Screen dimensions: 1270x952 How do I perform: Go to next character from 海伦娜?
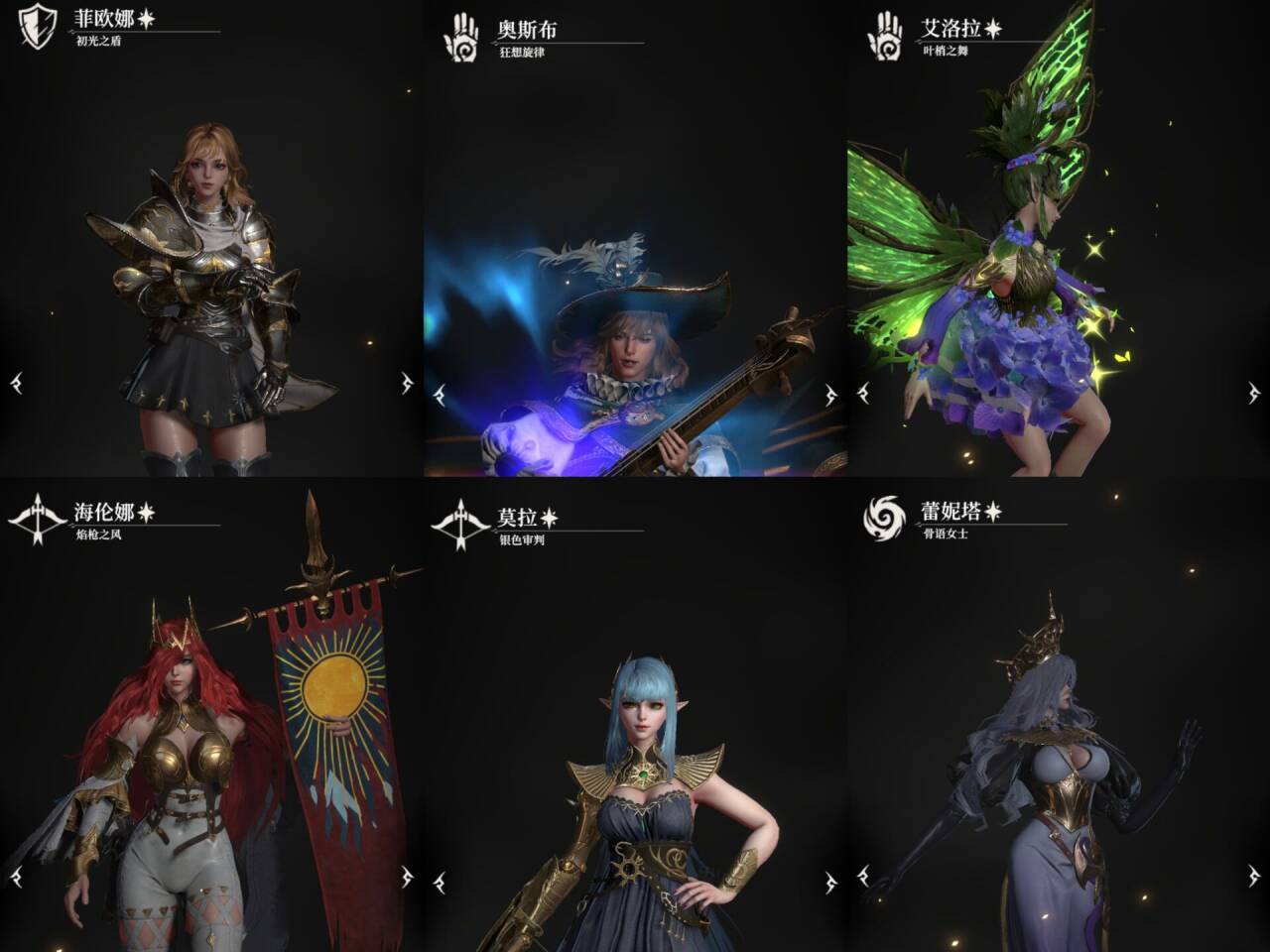tap(407, 877)
